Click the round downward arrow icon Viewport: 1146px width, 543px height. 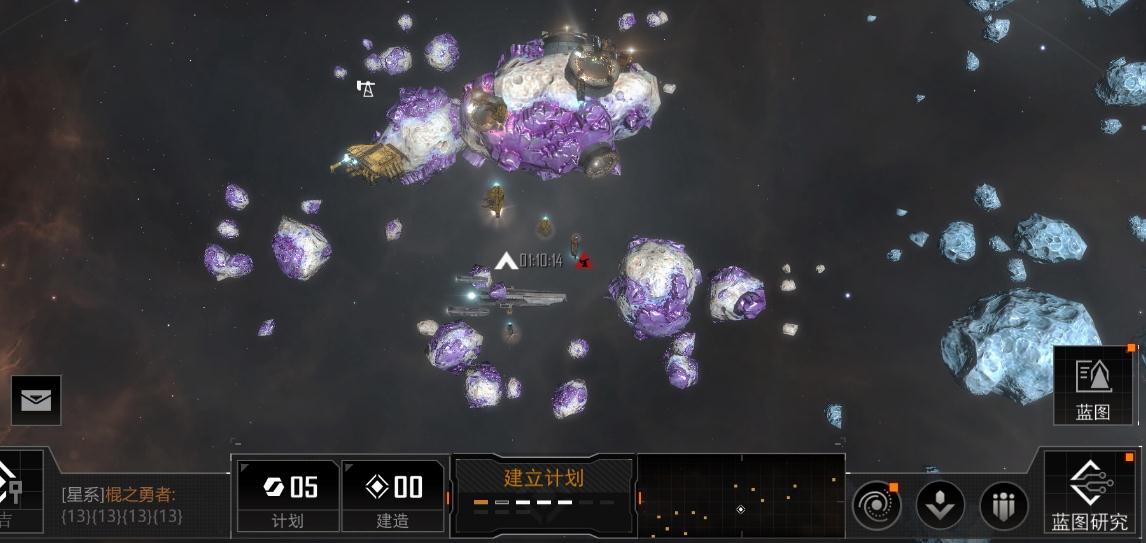tap(939, 504)
